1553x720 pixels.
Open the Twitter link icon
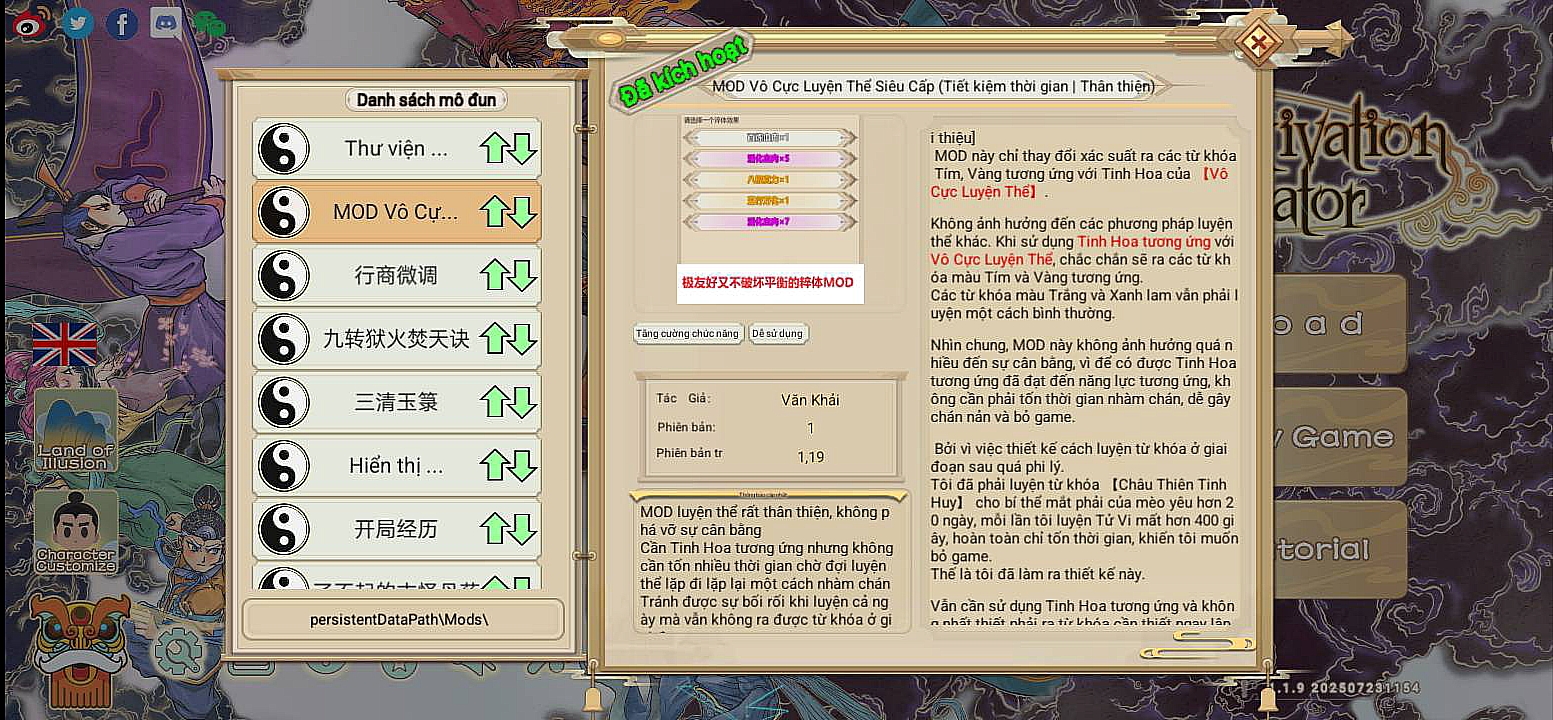point(78,23)
